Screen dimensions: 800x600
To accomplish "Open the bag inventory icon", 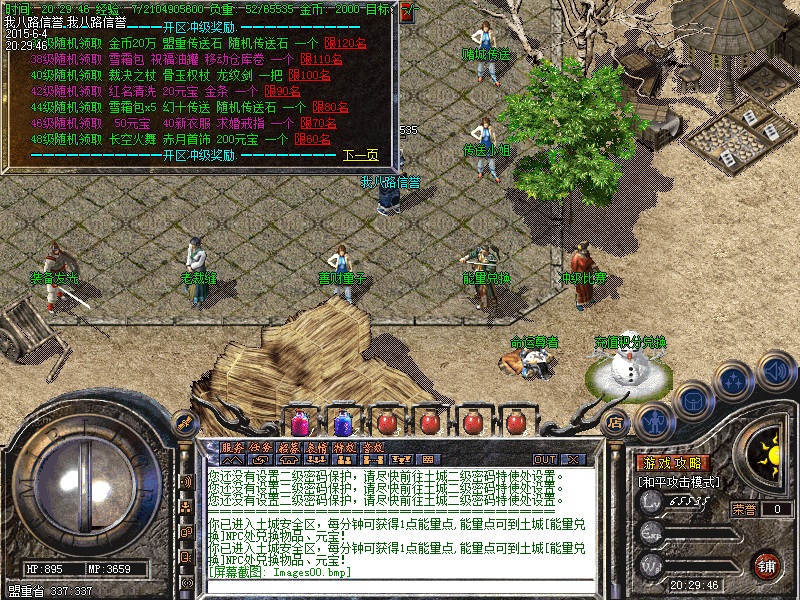I will 694,400.
